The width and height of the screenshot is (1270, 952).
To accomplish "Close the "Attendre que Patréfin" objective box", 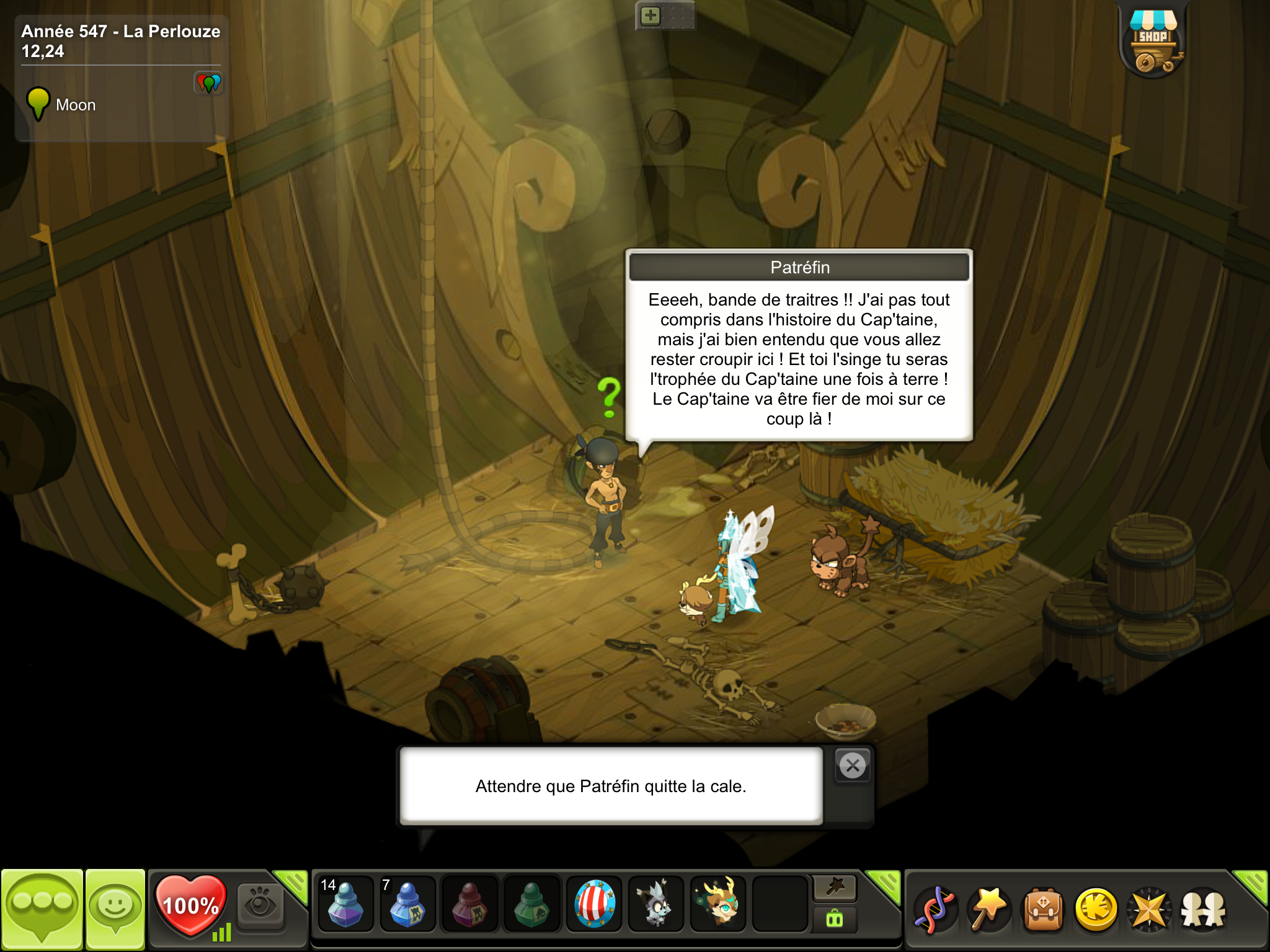I will coord(853,766).
